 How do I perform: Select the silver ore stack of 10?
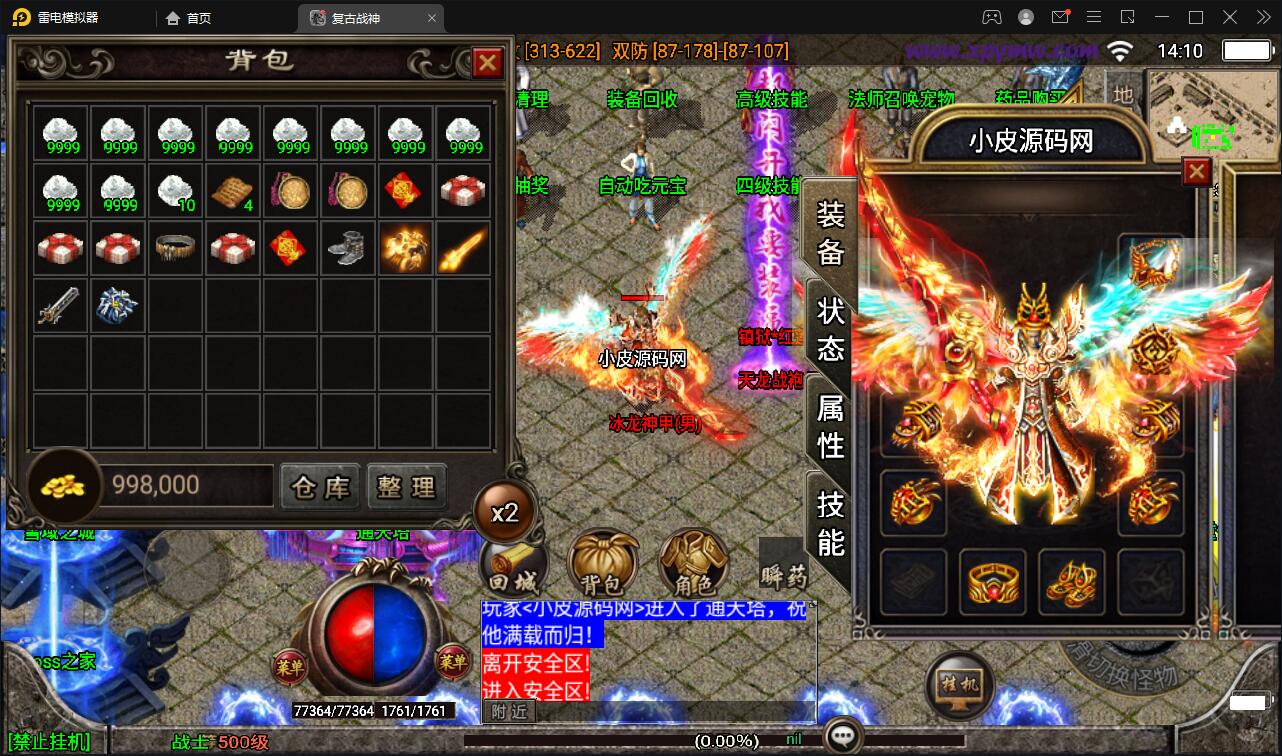coord(176,191)
